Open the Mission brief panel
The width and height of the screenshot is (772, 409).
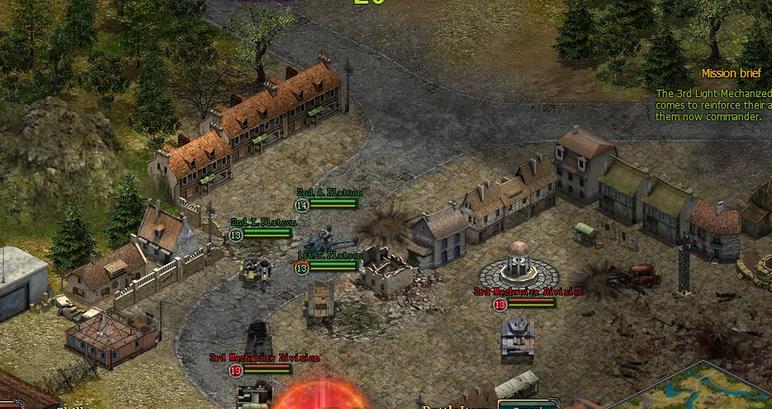(x=732, y=73)
